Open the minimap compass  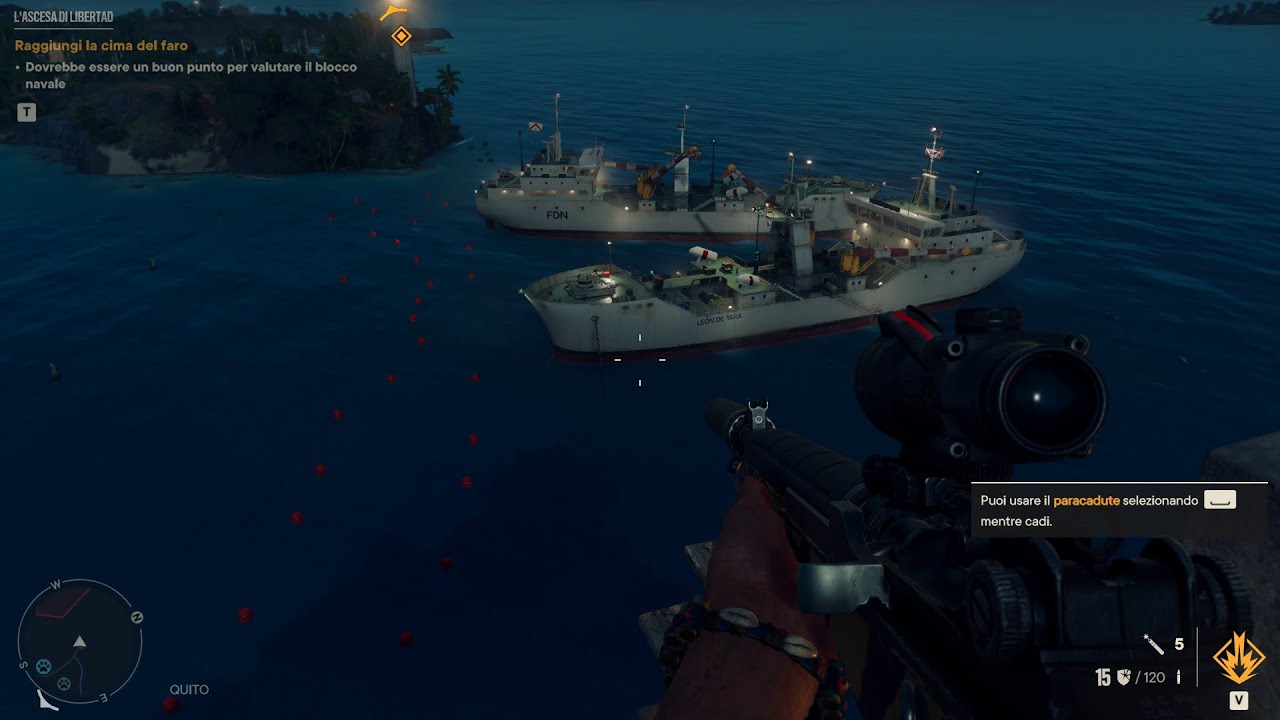80,641
